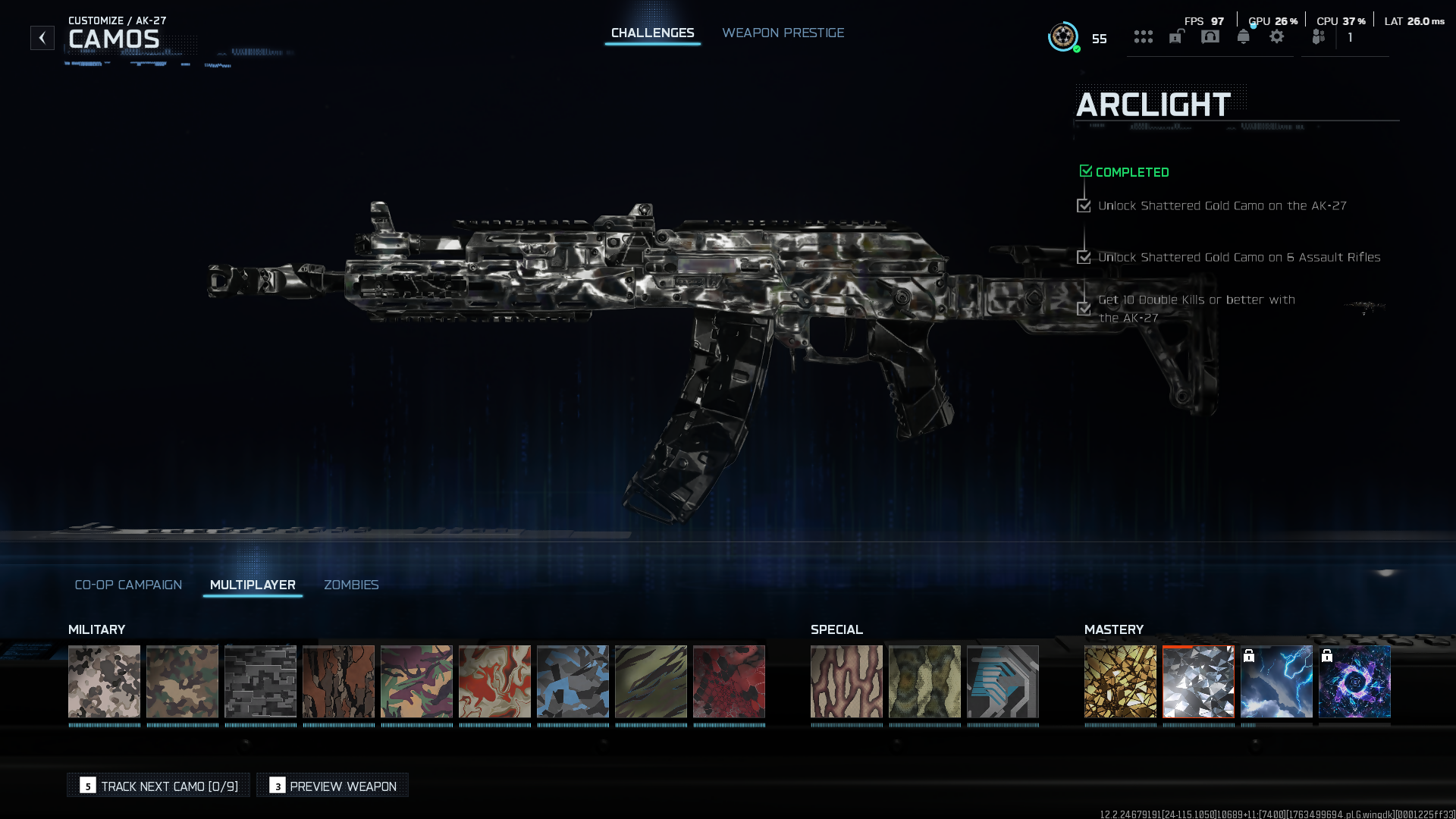Image resolution: width=1456 pixels, height=819 pixels.
Task: Select the Co-op Campaign camo category
Action: click(x=128, y=585)
